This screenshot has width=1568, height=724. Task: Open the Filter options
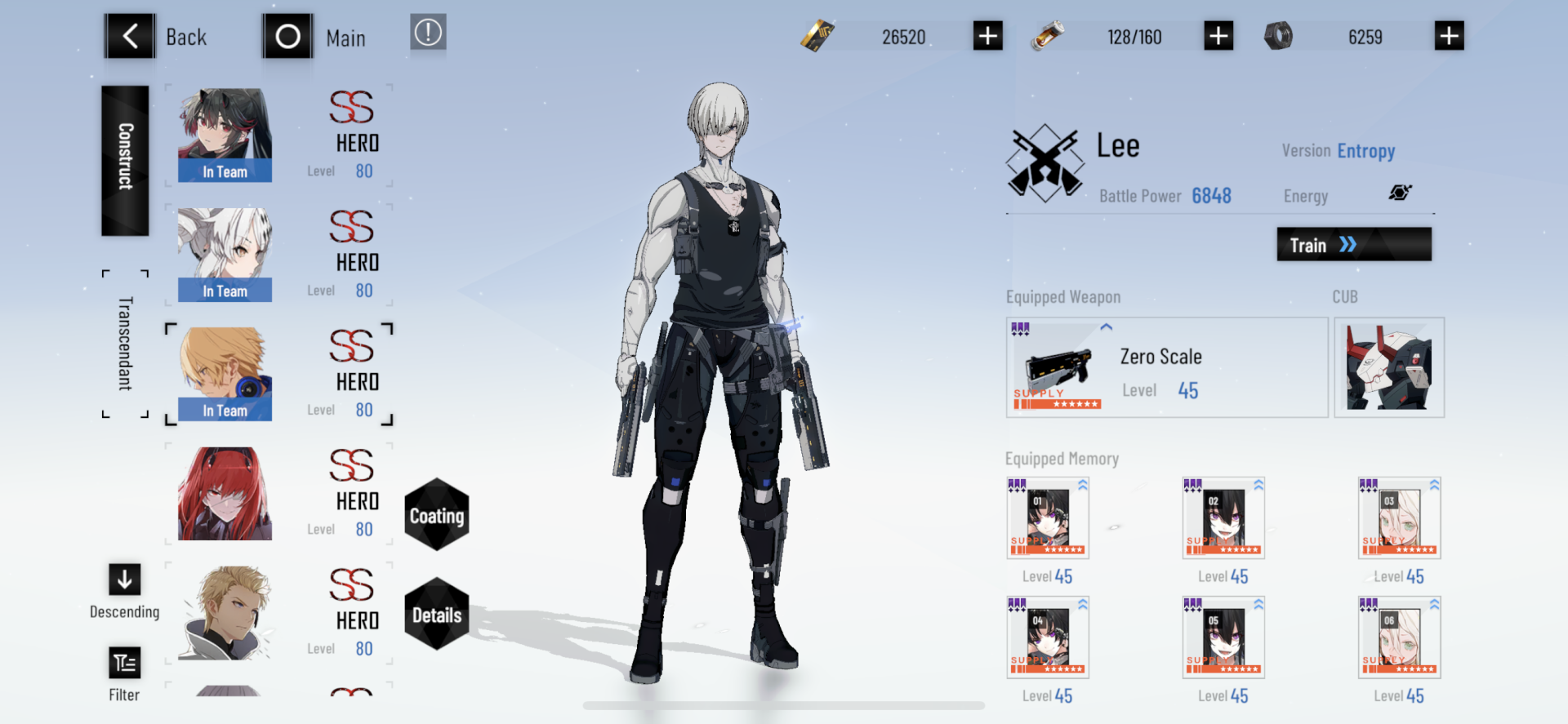coord(124,663)
